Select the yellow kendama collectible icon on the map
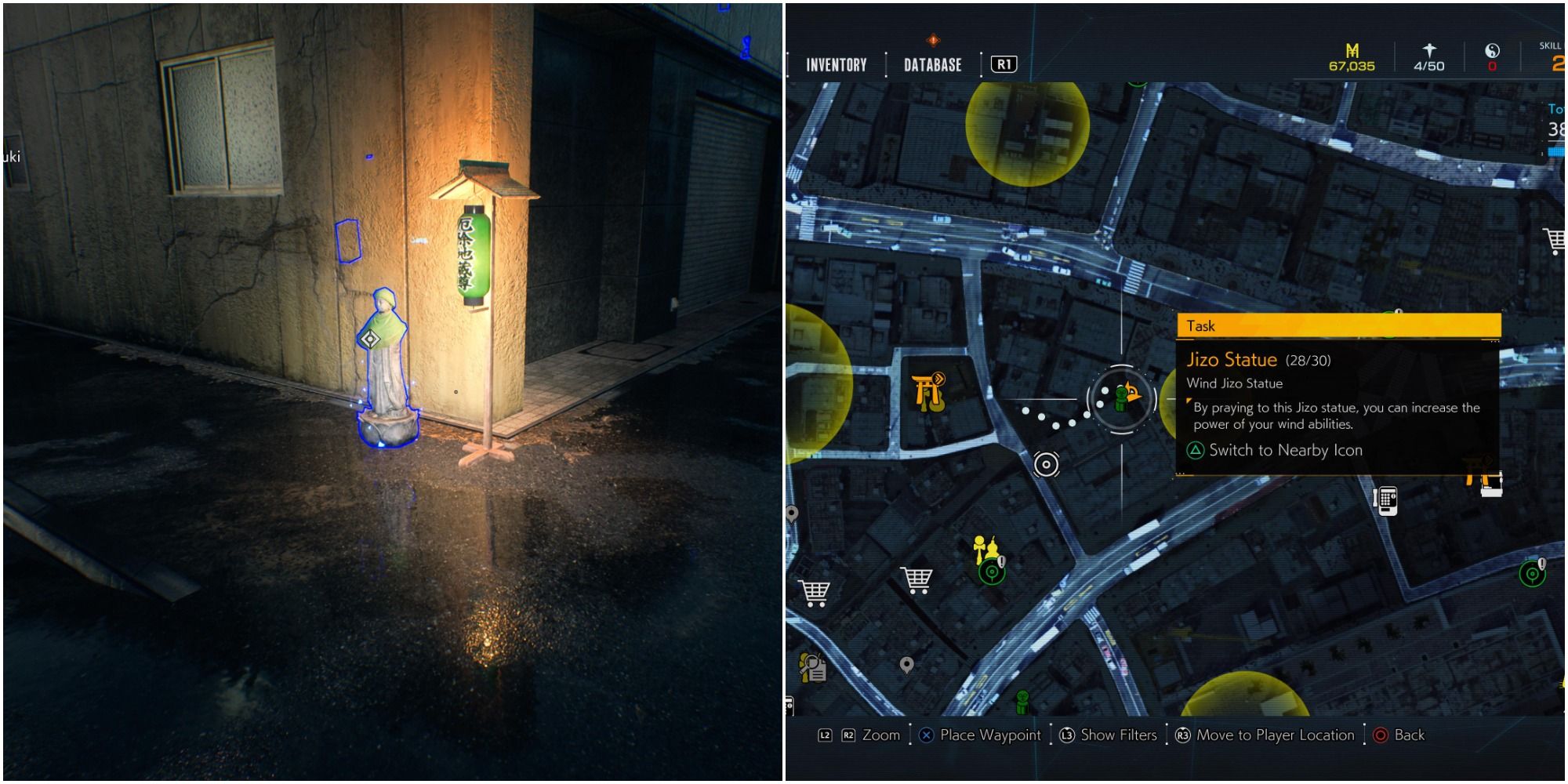This screenshot has width=1568, height=784. tap(979, 547)
